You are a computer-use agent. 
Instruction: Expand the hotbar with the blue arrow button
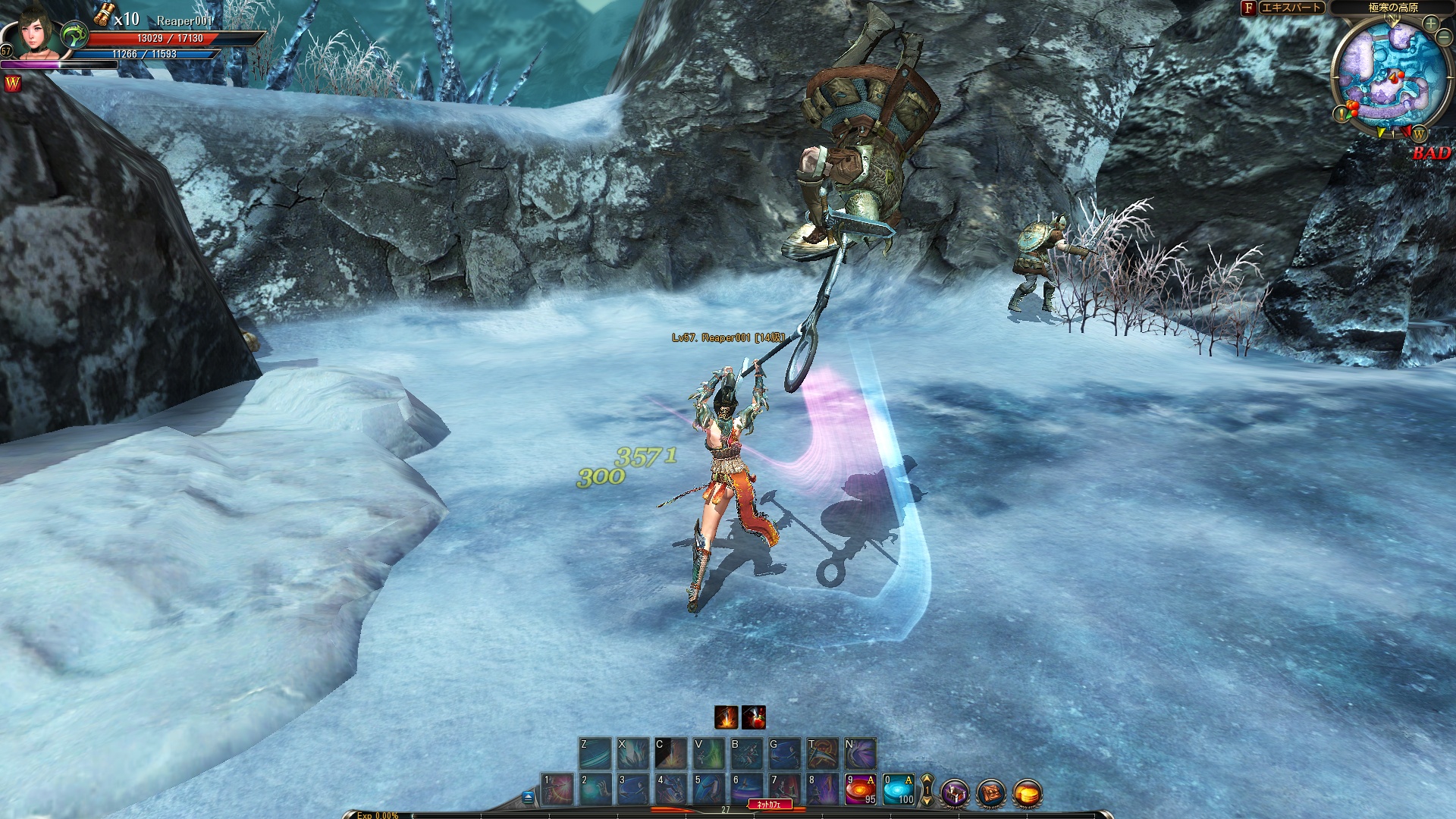529,796
